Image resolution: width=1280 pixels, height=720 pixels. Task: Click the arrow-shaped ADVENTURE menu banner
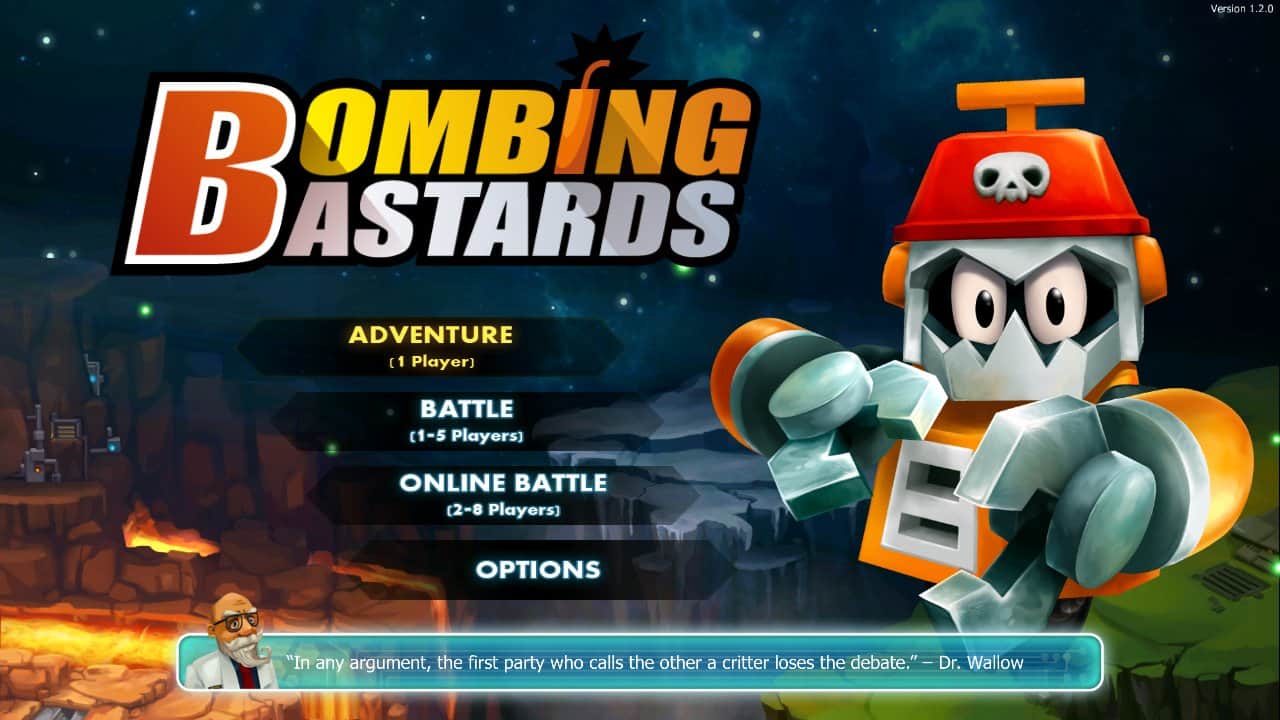coord(428,345)
